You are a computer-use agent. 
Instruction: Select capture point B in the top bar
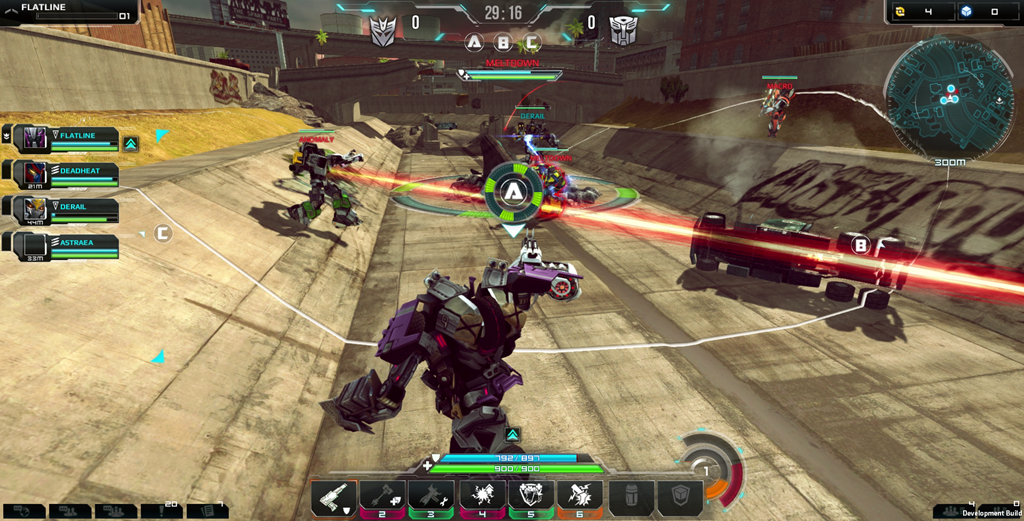pyautogui.click(x=503, y=44)
